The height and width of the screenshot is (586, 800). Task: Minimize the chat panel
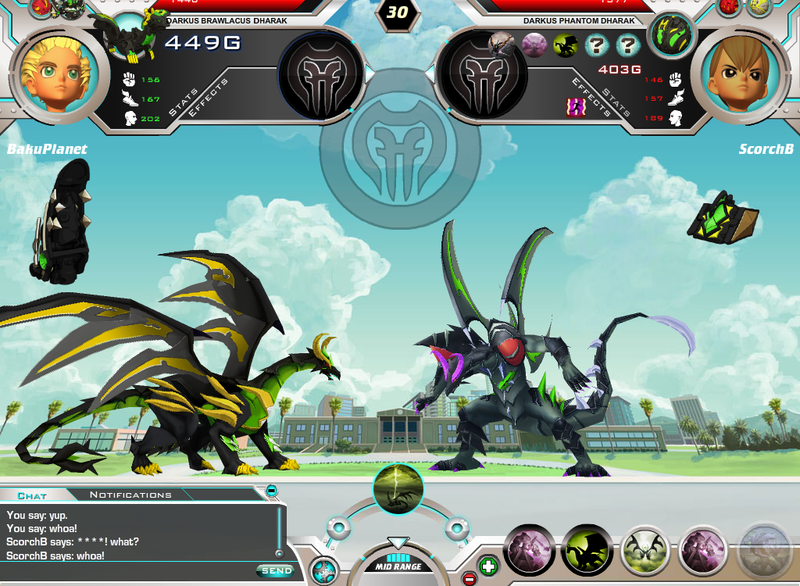[x=271, y=490]
